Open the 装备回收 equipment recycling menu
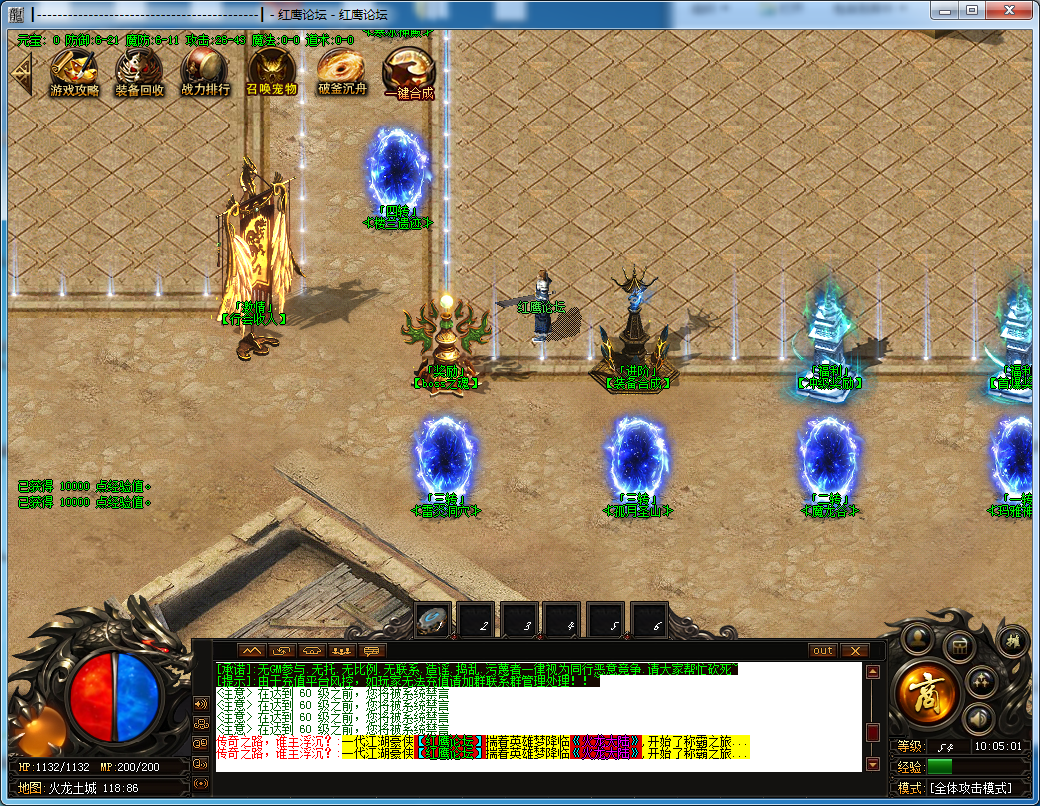The image size is (1040, 806). click(x=139, y=71)
